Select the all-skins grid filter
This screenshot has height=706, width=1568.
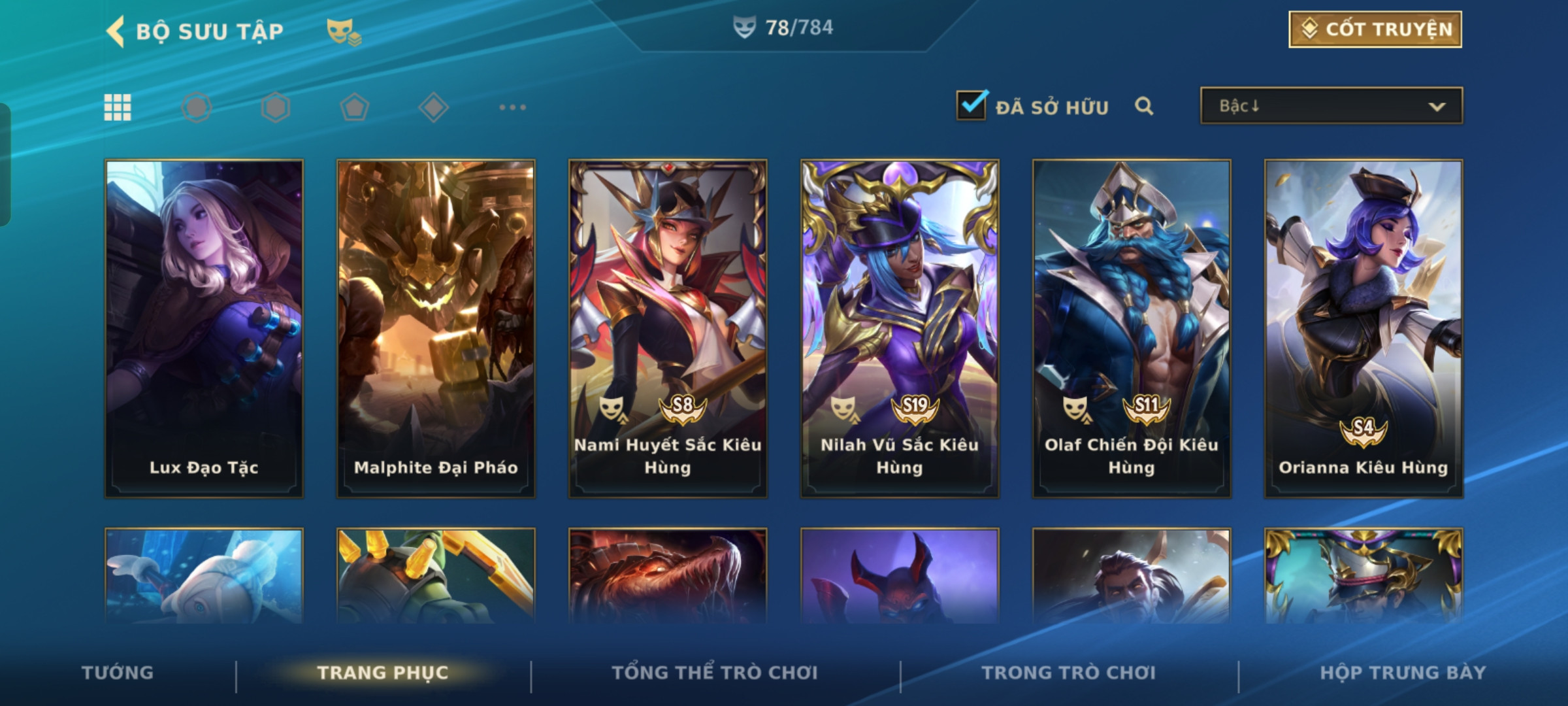tap(118, 107)
